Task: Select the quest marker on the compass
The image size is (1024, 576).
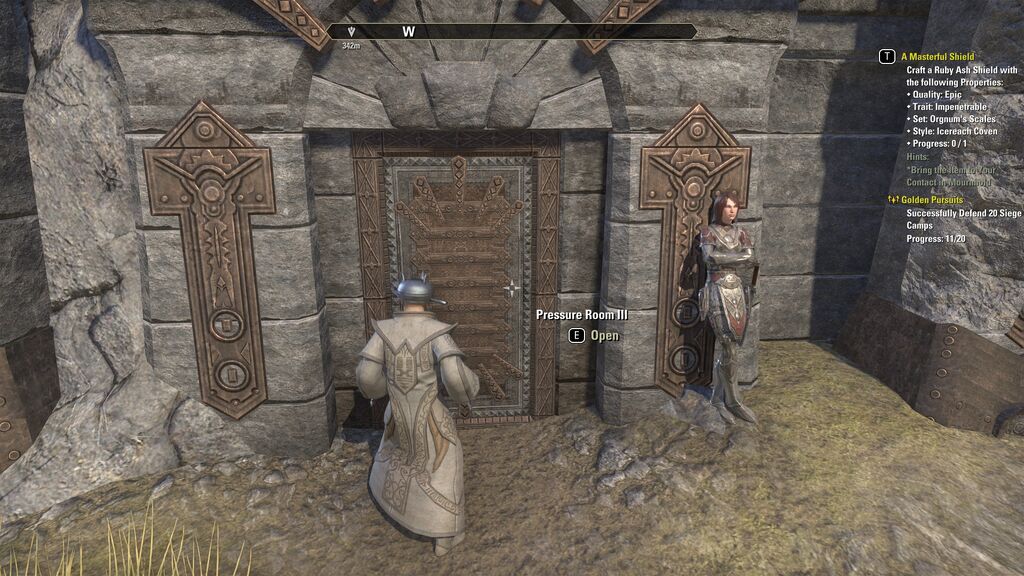Action: click(x=351, y=32)
